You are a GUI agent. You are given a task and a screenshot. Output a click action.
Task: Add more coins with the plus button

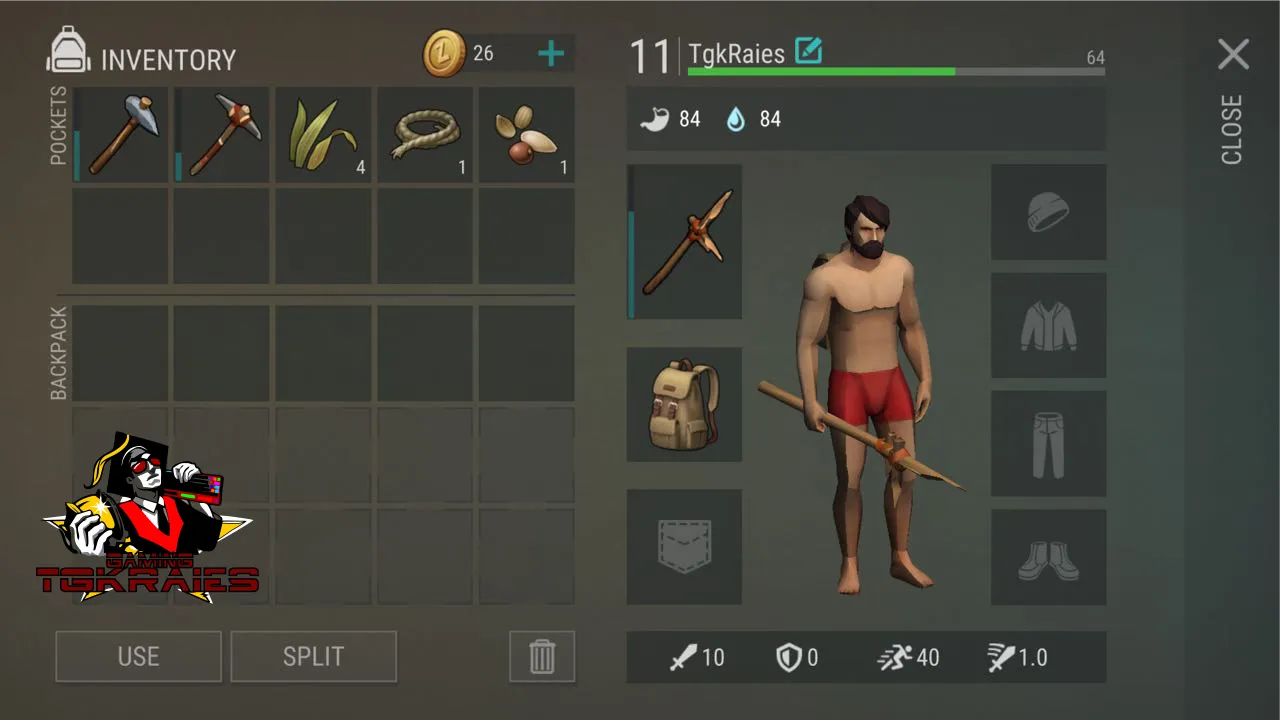click(x=550, y=54)
